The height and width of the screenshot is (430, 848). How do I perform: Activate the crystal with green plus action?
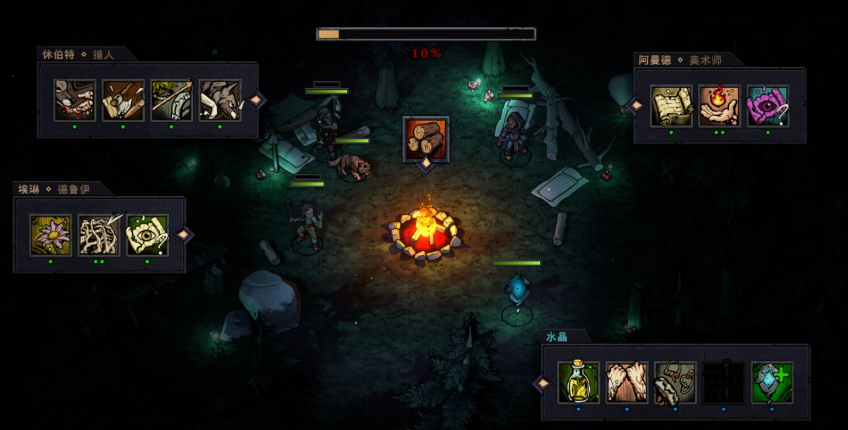pos(772,383)
